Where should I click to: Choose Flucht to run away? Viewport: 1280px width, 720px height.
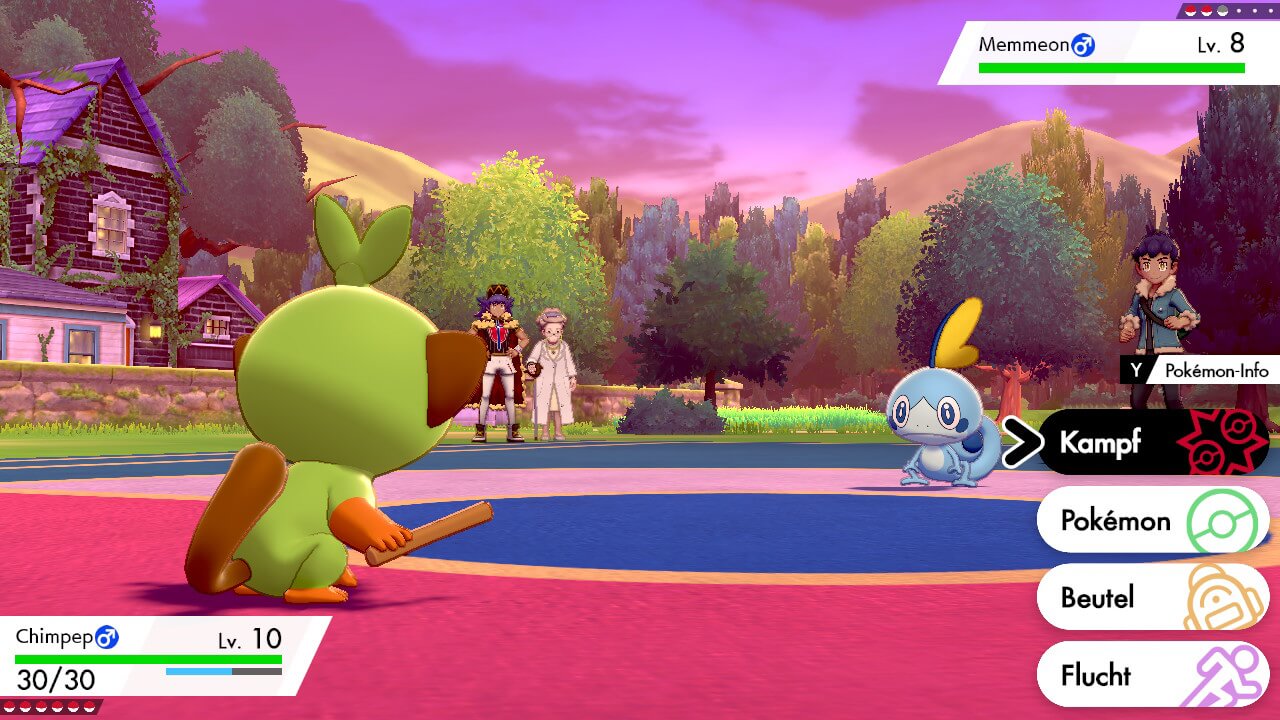[1150, 675]
